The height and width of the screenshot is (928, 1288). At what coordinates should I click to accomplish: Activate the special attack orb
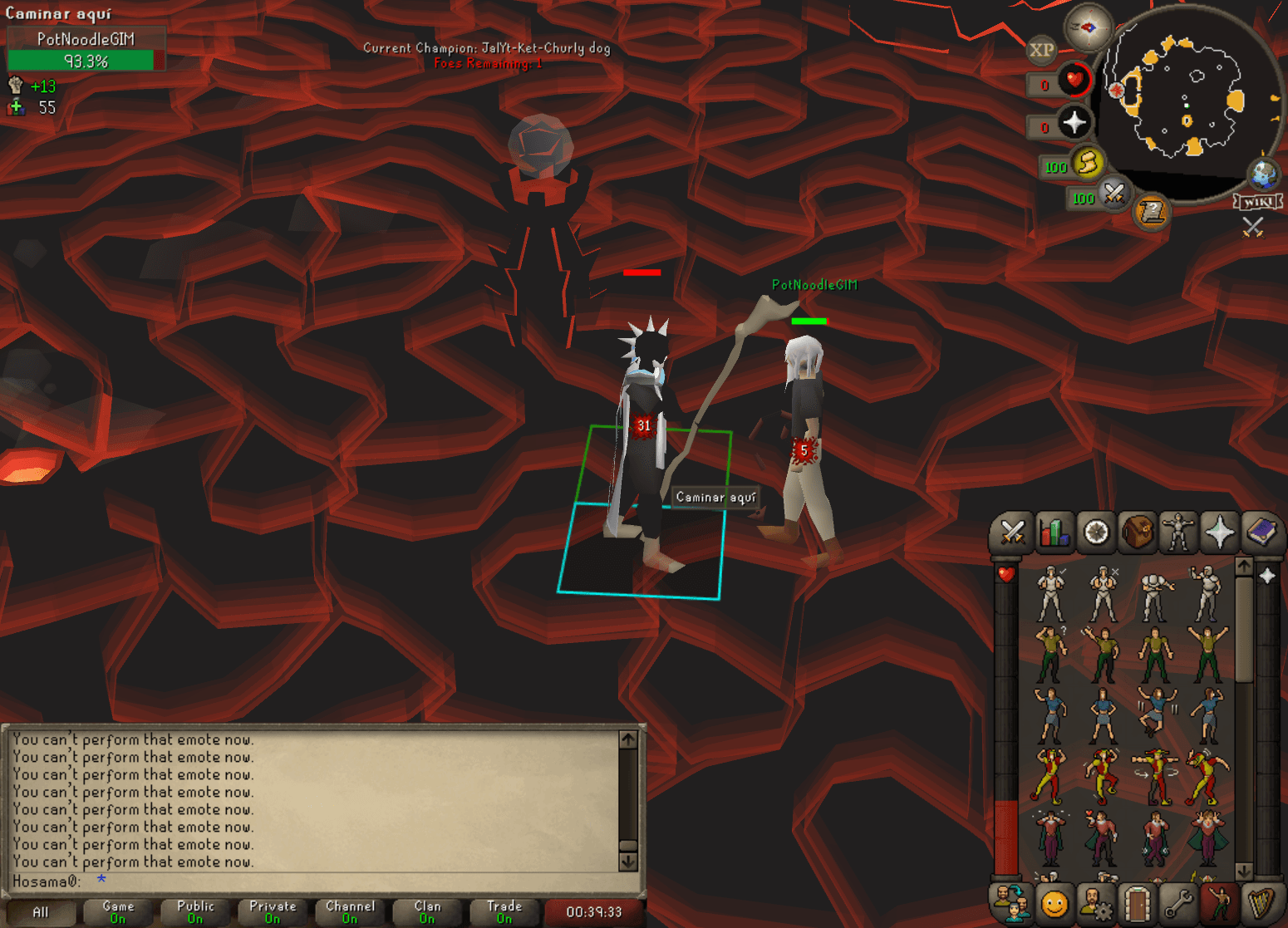(x=1113, y=194)
